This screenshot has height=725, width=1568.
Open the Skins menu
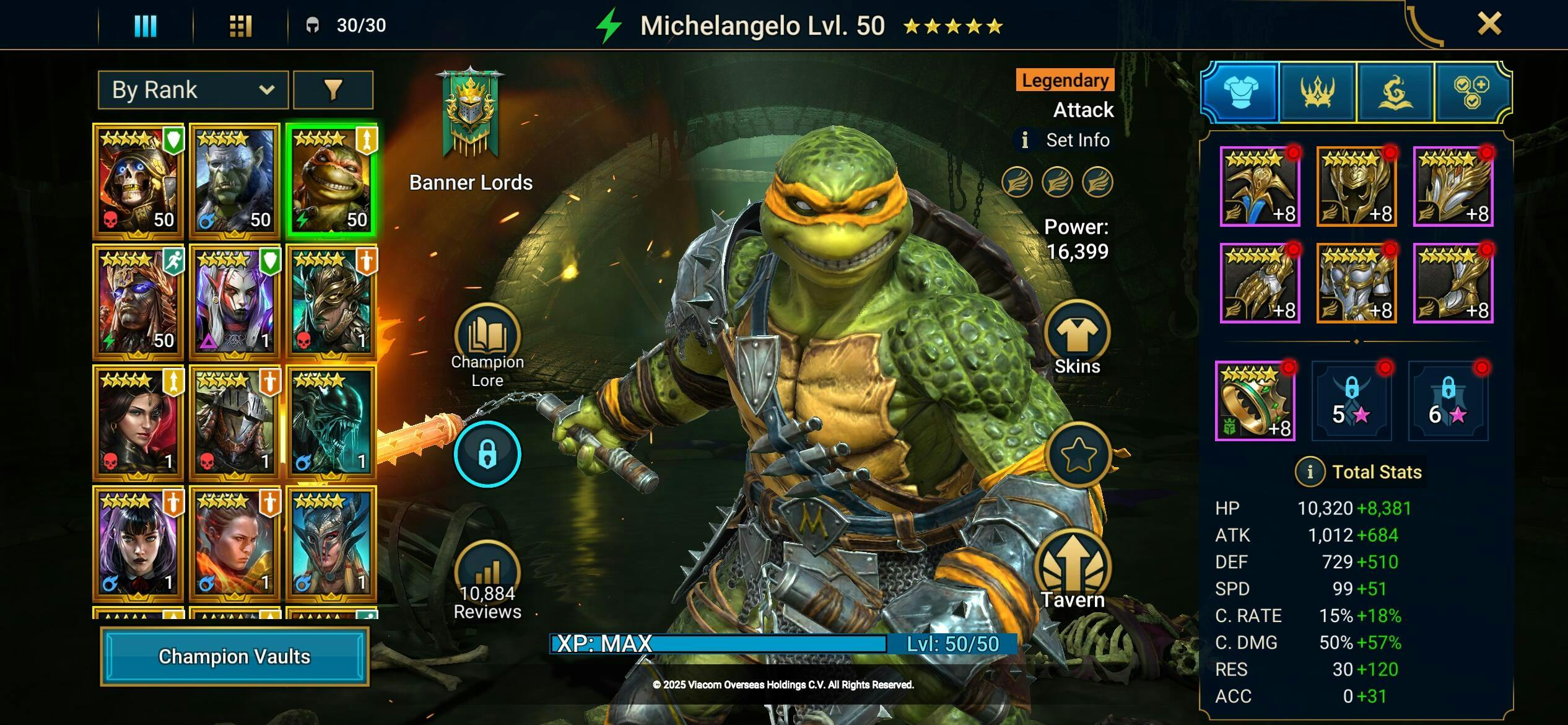[x=1077, y=339]
